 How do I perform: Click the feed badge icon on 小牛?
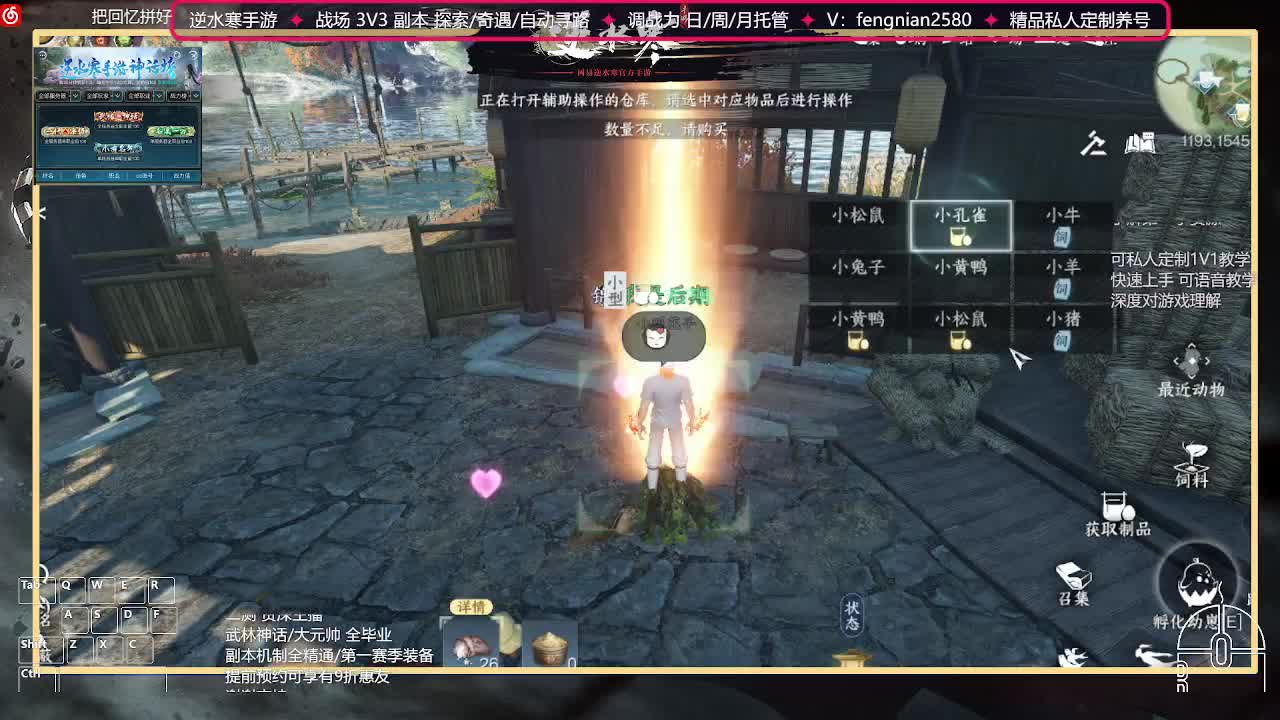point(1062,236)
